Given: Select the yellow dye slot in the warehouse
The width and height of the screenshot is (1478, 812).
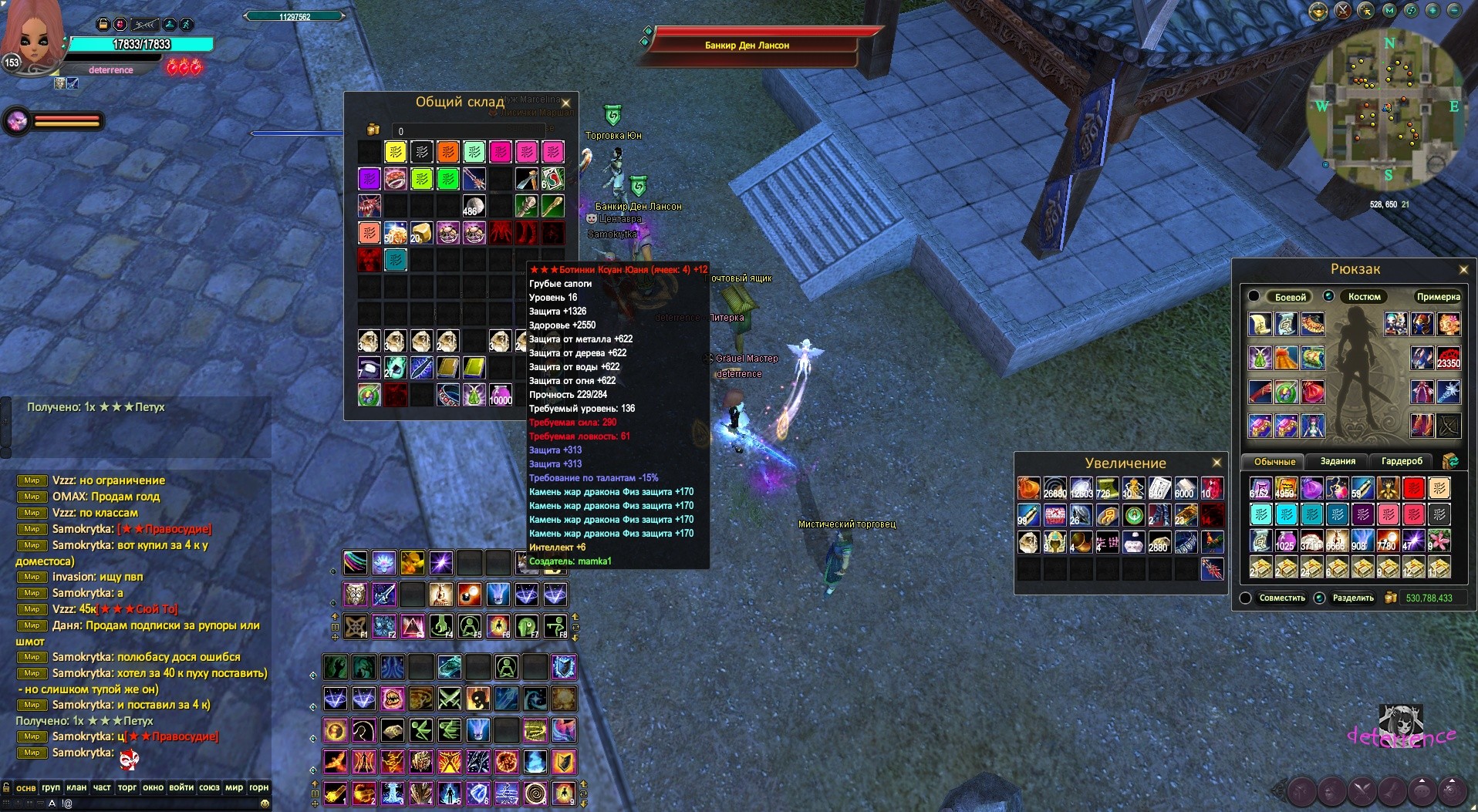Looking at the screenshot, I should click(x=396, y=152).
